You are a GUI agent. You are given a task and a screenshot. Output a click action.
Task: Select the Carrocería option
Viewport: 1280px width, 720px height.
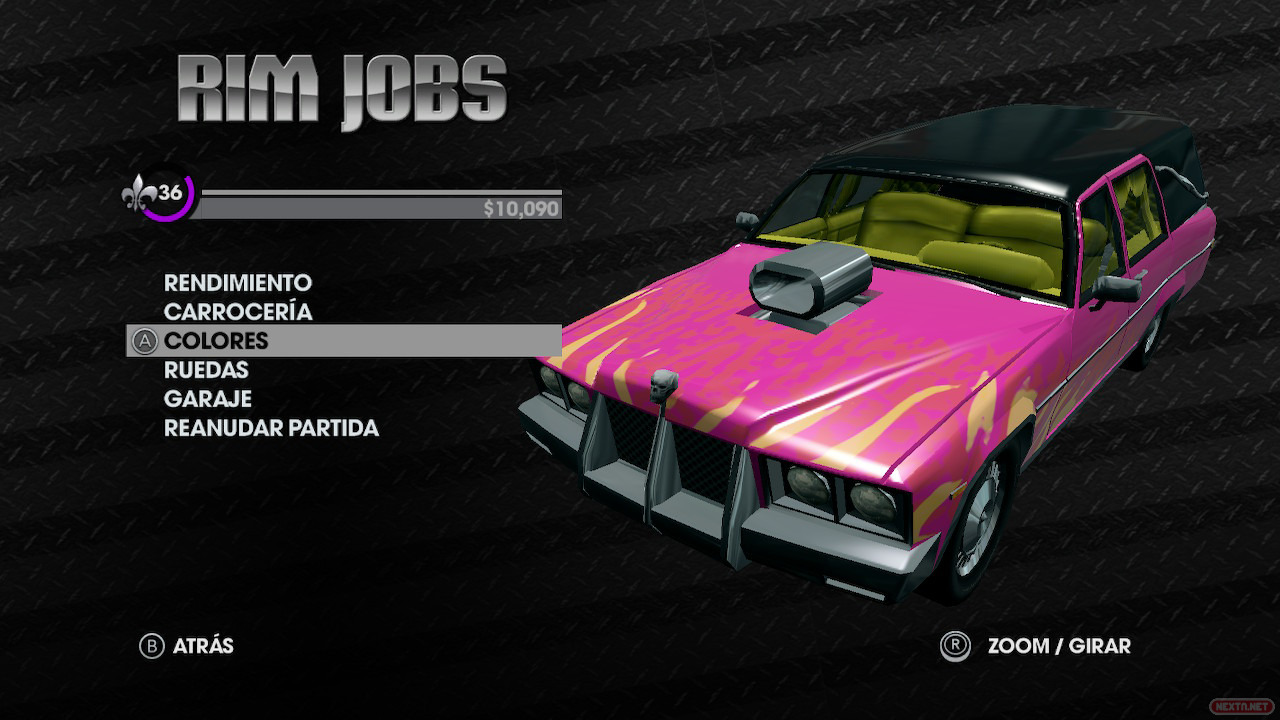(x=238, y=312)
